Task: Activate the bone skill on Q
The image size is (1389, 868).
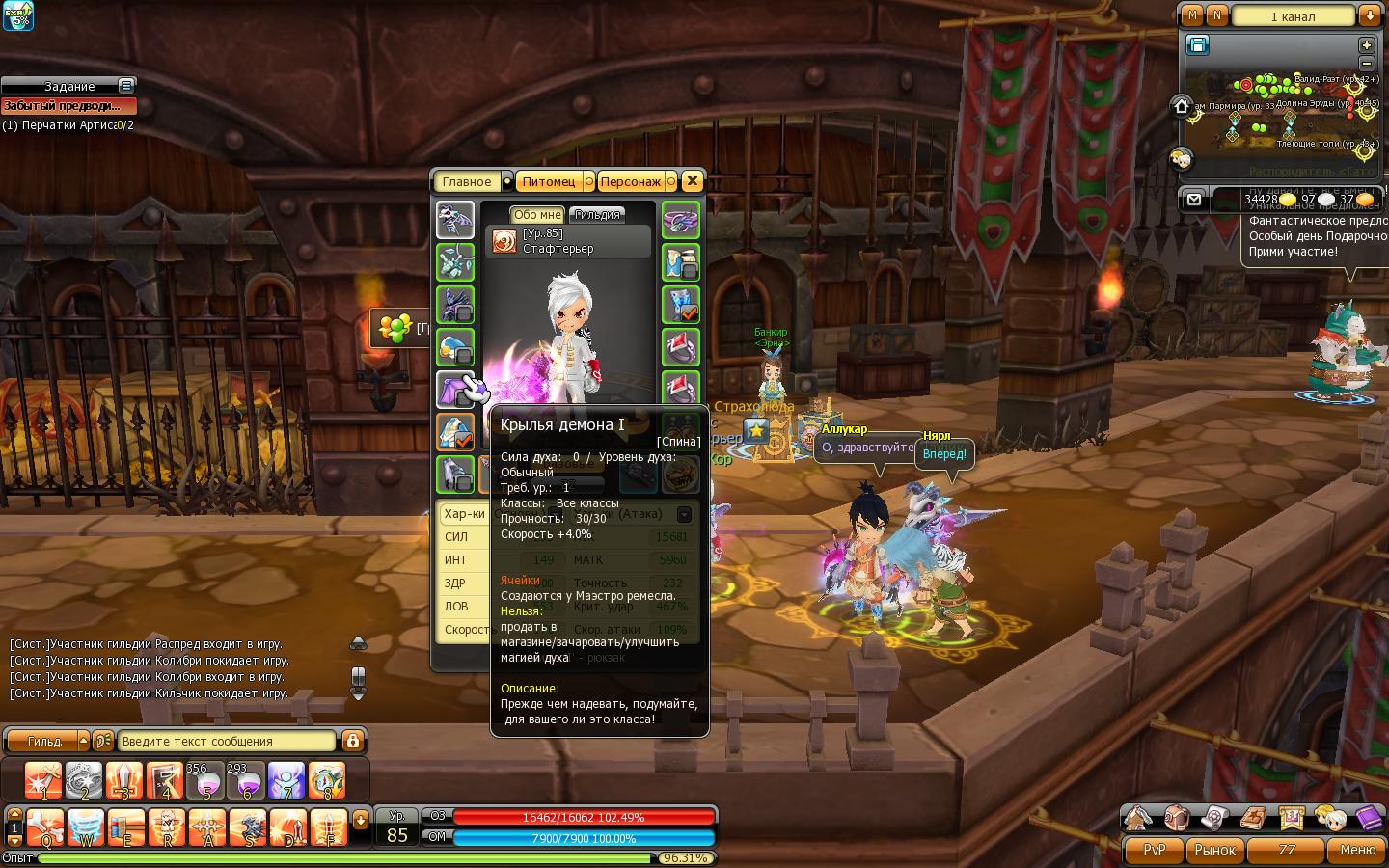Action: point(44,827)
